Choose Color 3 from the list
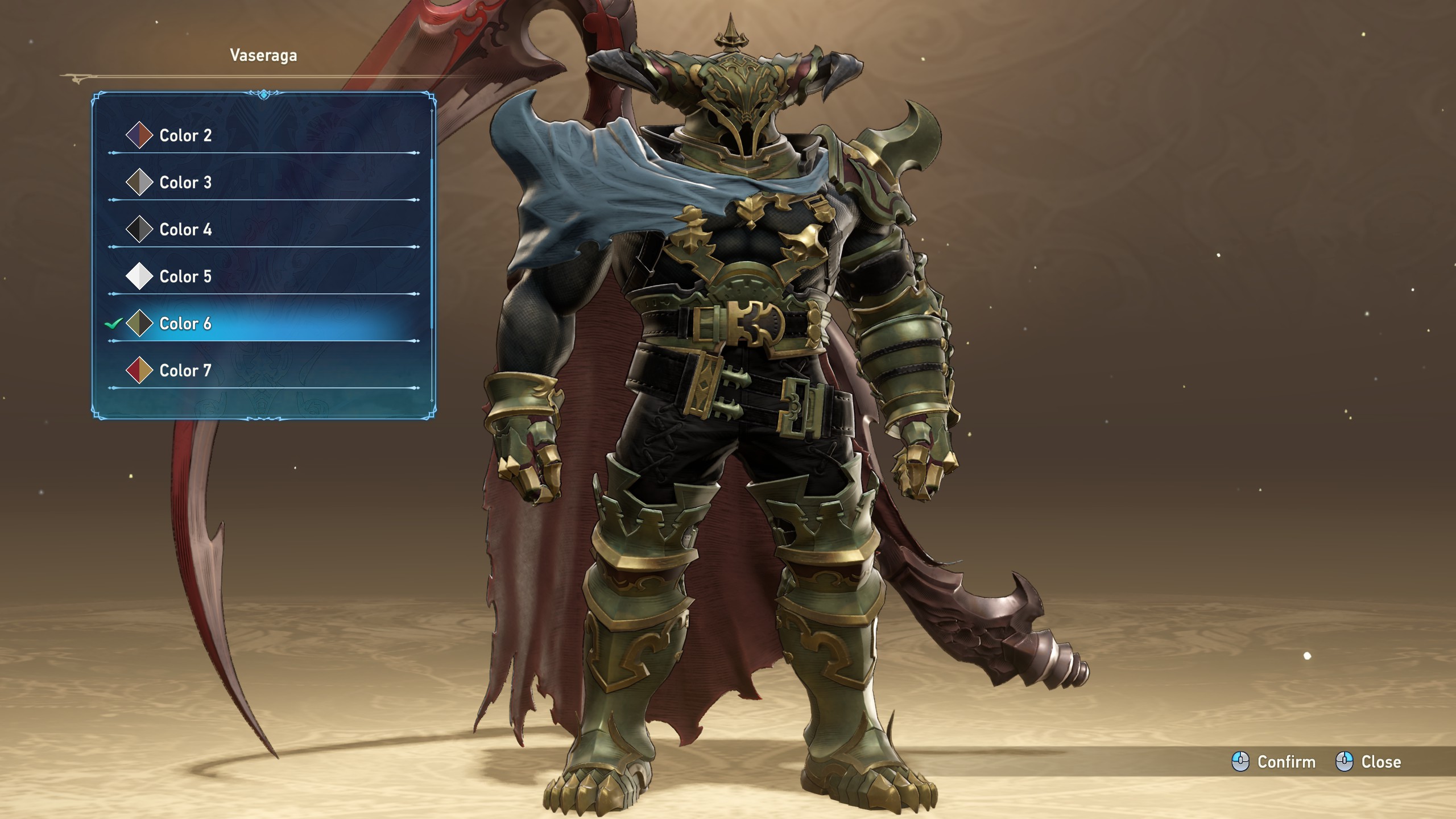Image resolution: width=1456 pixels, height=819 pixels. pos(185,183)
